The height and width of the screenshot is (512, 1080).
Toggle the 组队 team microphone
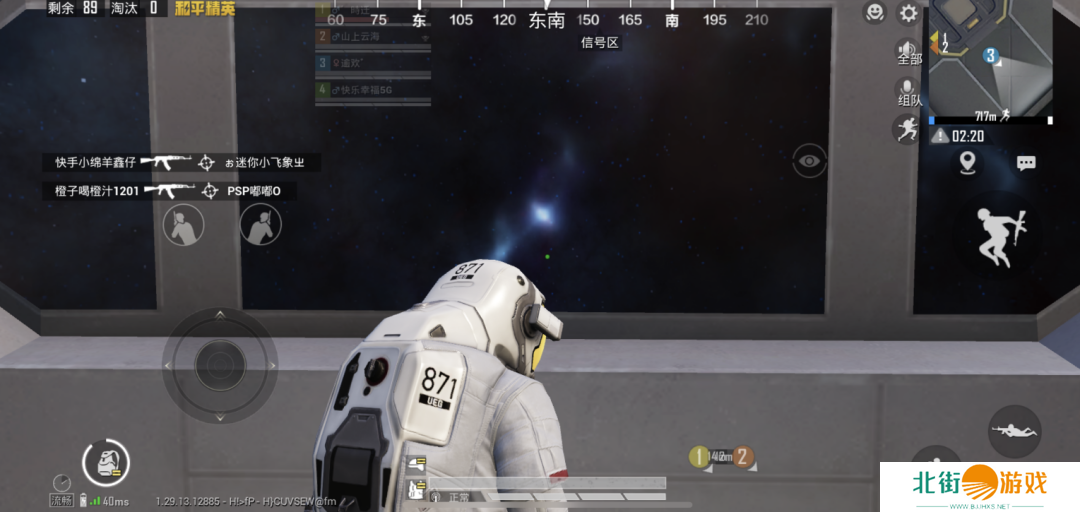908,91
